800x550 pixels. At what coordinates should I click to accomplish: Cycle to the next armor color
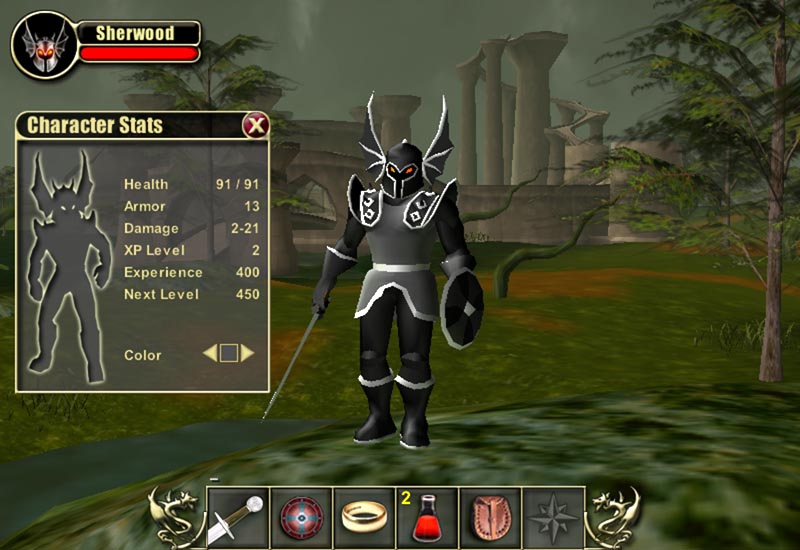coord(247,353)
